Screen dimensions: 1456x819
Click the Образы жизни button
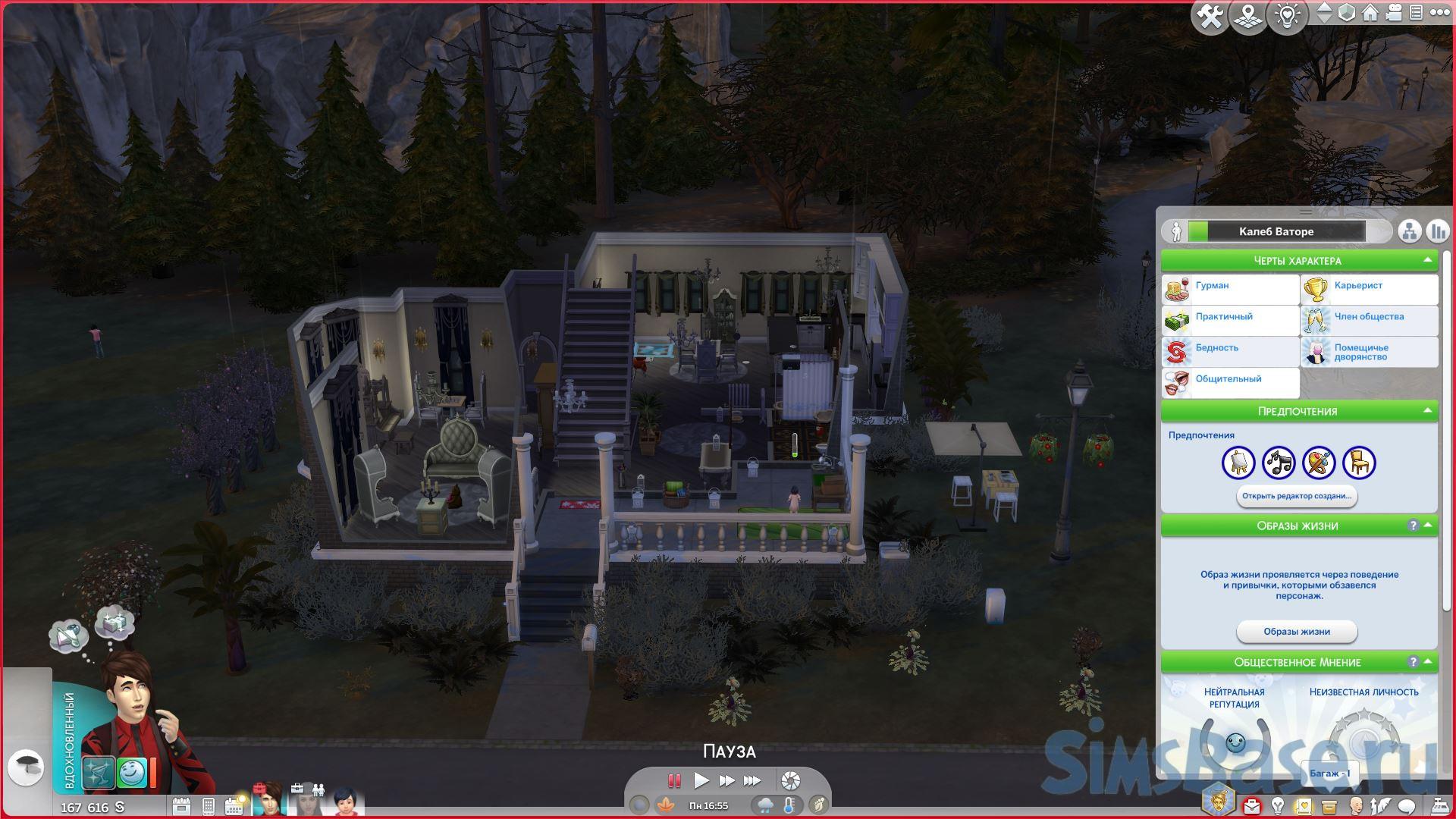click(1297, 632)
